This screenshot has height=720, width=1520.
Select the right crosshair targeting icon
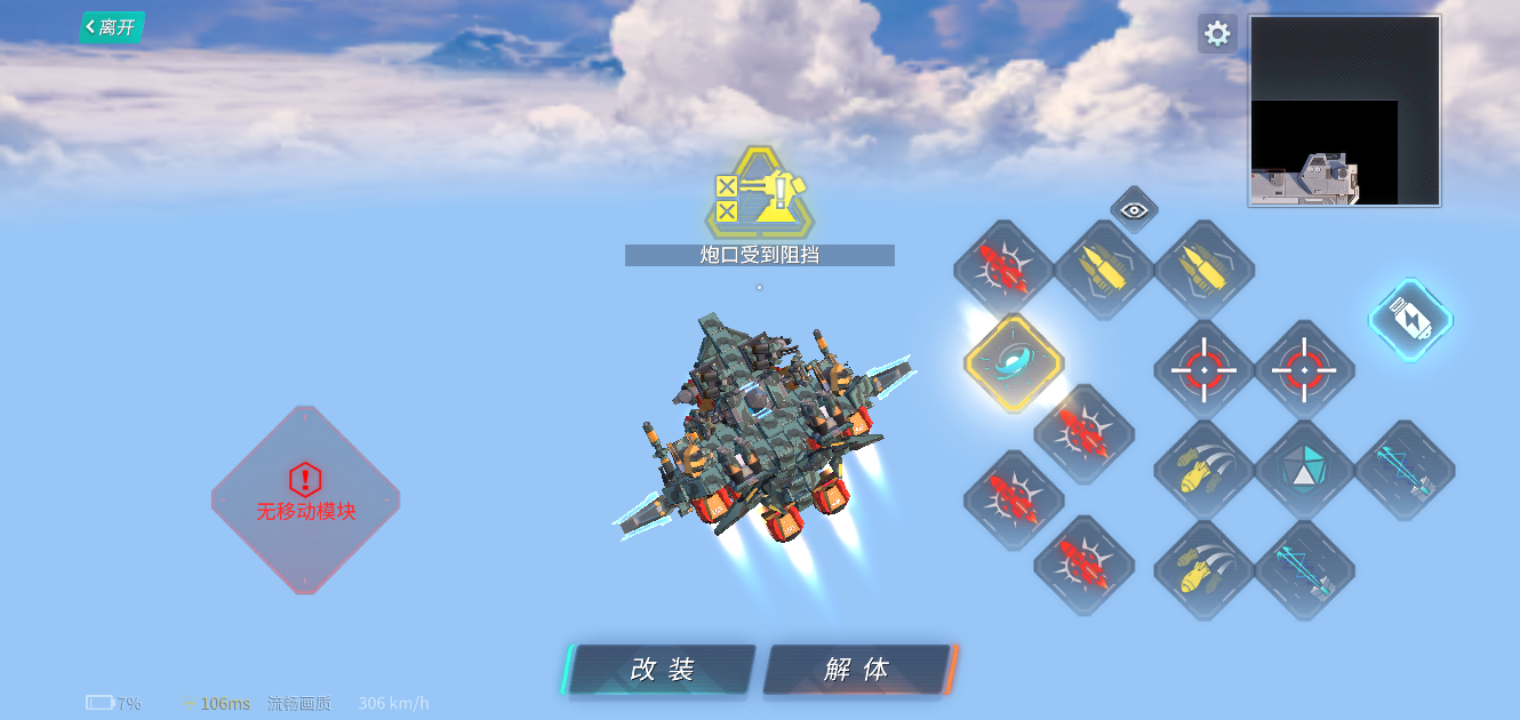[1303, 368]
